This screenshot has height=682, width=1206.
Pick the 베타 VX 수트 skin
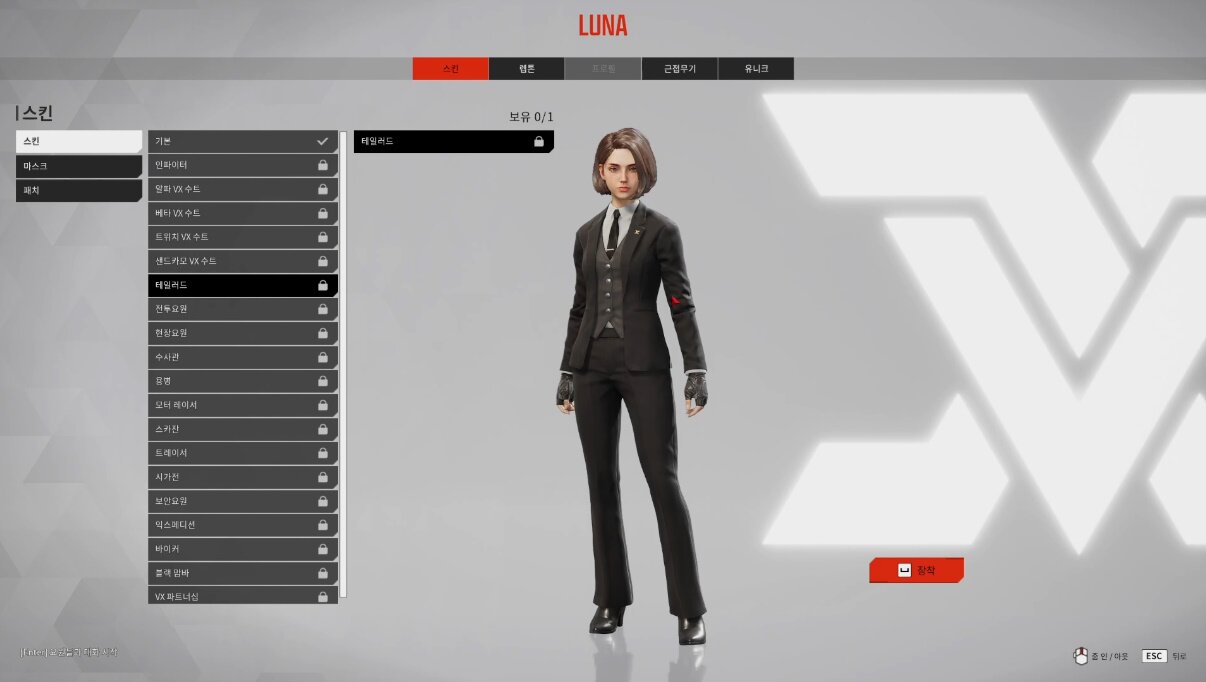tap(242, 213)
